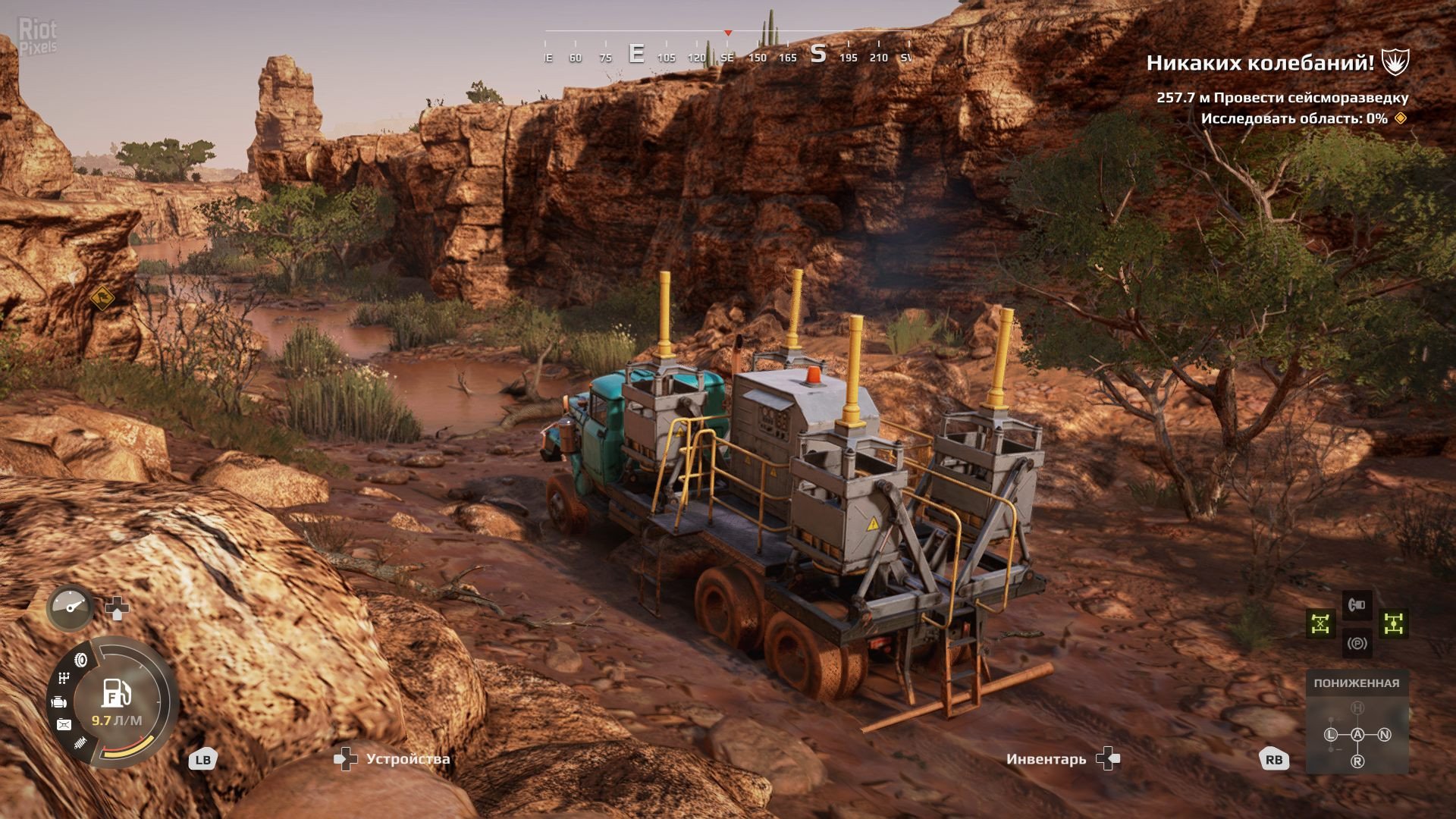Click the engine icon above parking brake
This screenshot has height=819, width=1456.
coord(1357,604)
